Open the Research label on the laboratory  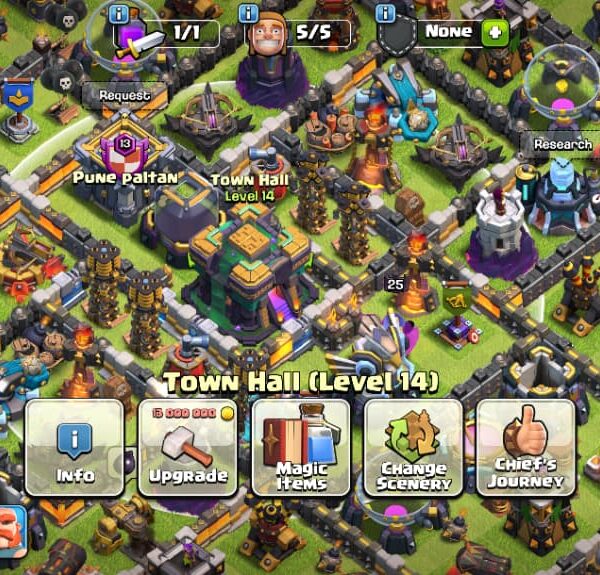tap(562, 144)
